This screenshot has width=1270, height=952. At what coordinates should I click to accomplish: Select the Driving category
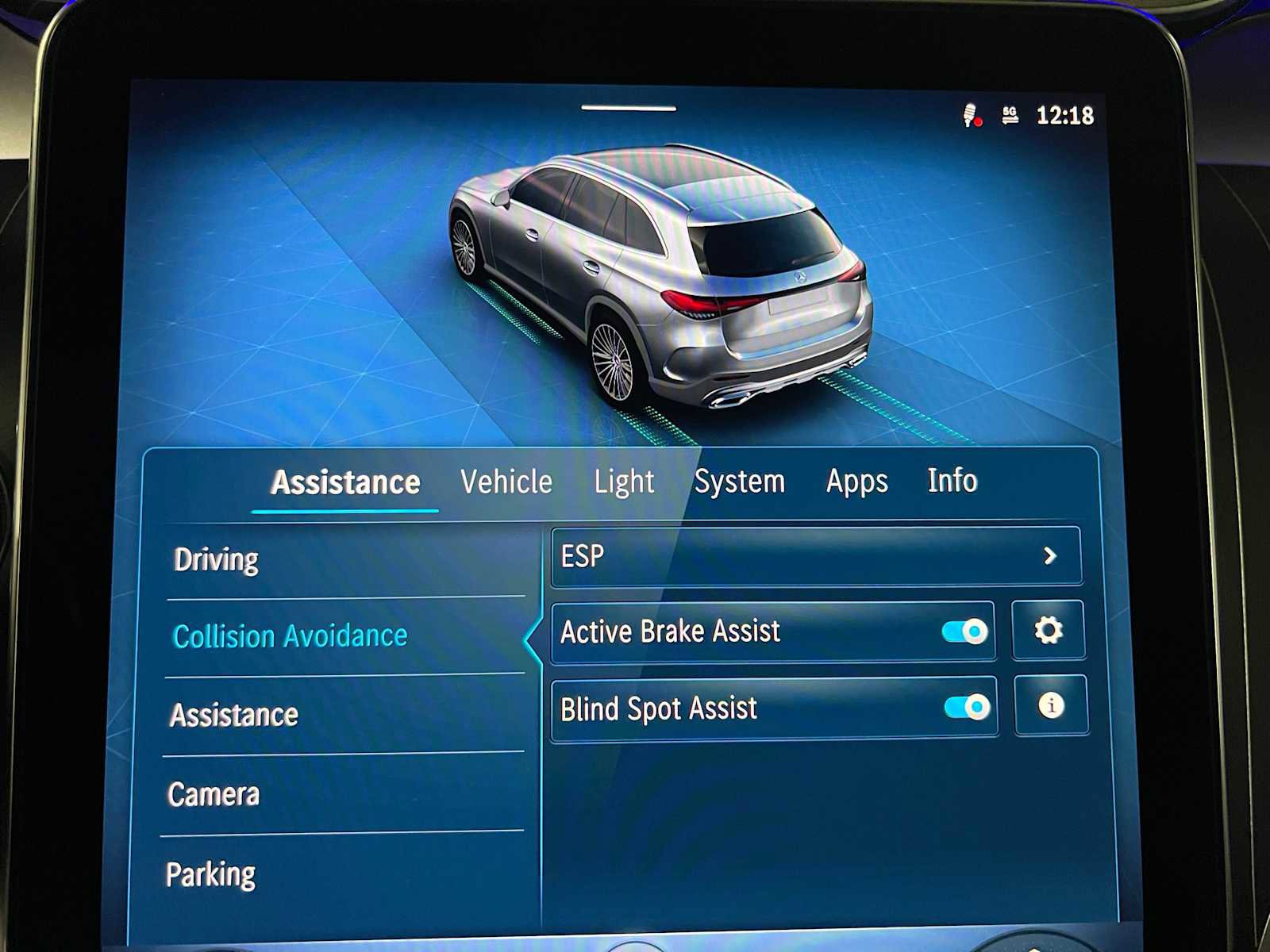tap(214, 559)
